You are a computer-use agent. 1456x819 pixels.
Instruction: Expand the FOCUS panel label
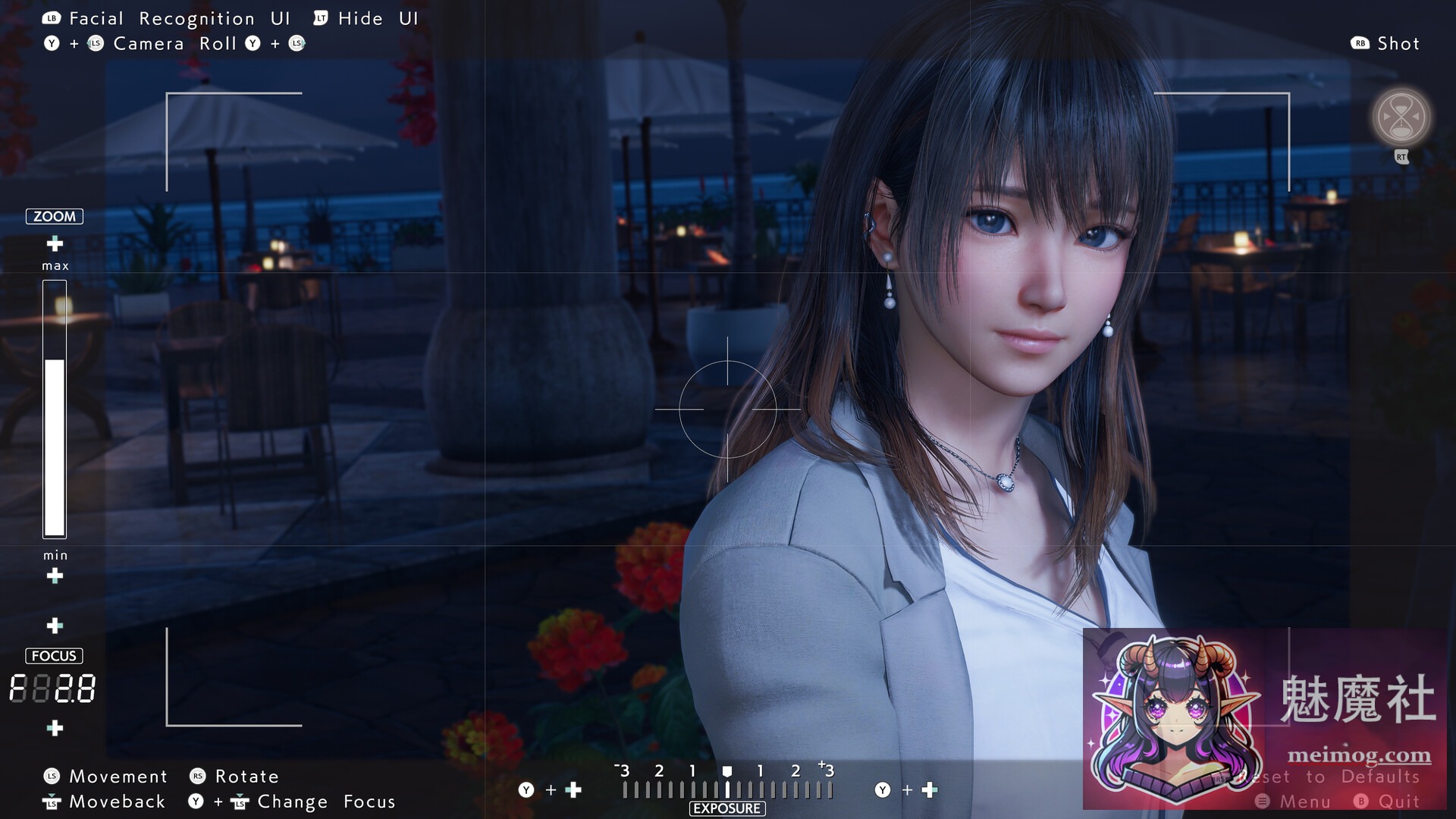[54, 655]
